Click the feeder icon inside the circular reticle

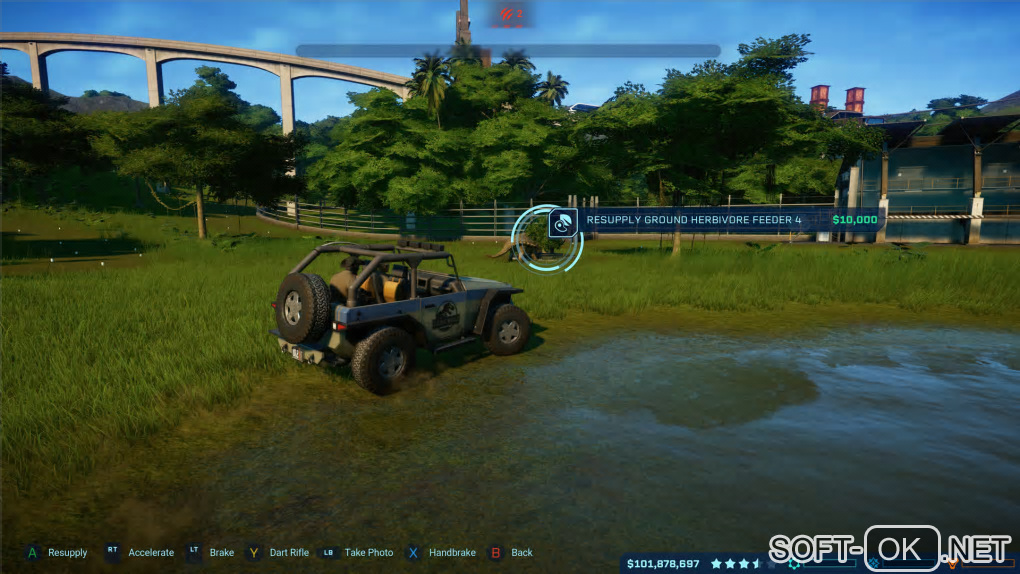click(x=563, y=222)
